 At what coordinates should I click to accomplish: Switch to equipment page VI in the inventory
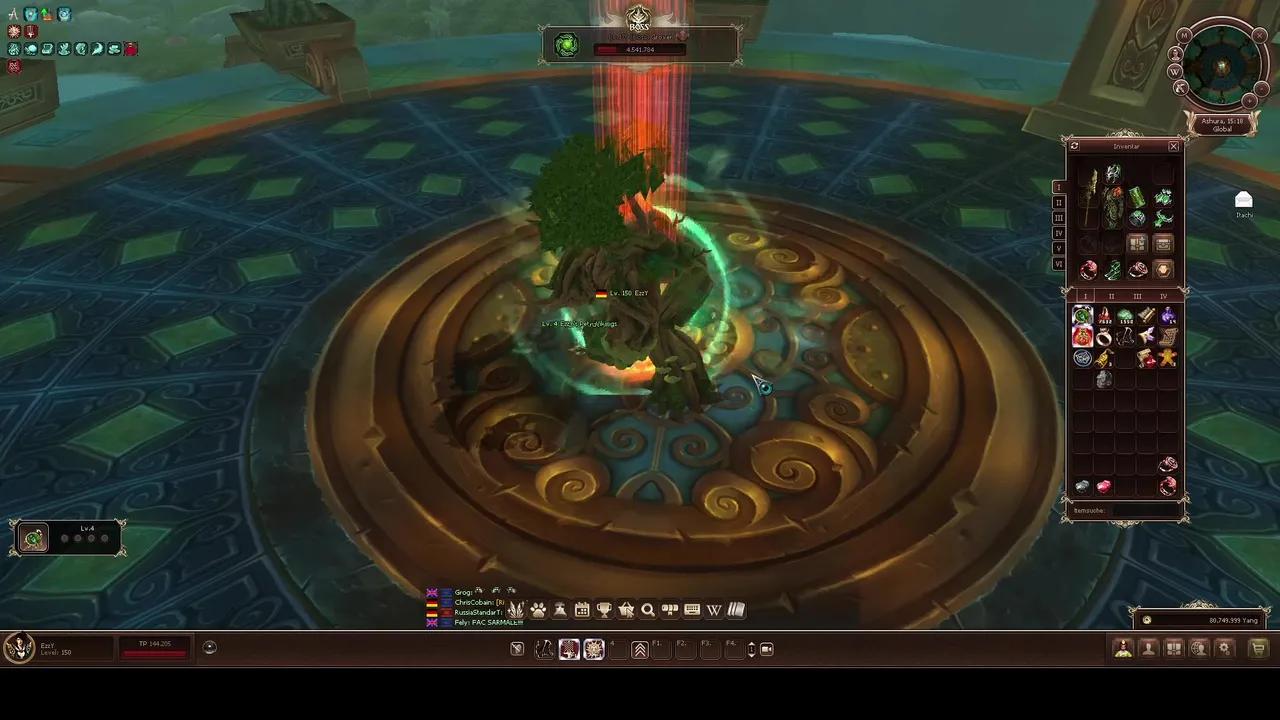click(x=1059, y=264)
